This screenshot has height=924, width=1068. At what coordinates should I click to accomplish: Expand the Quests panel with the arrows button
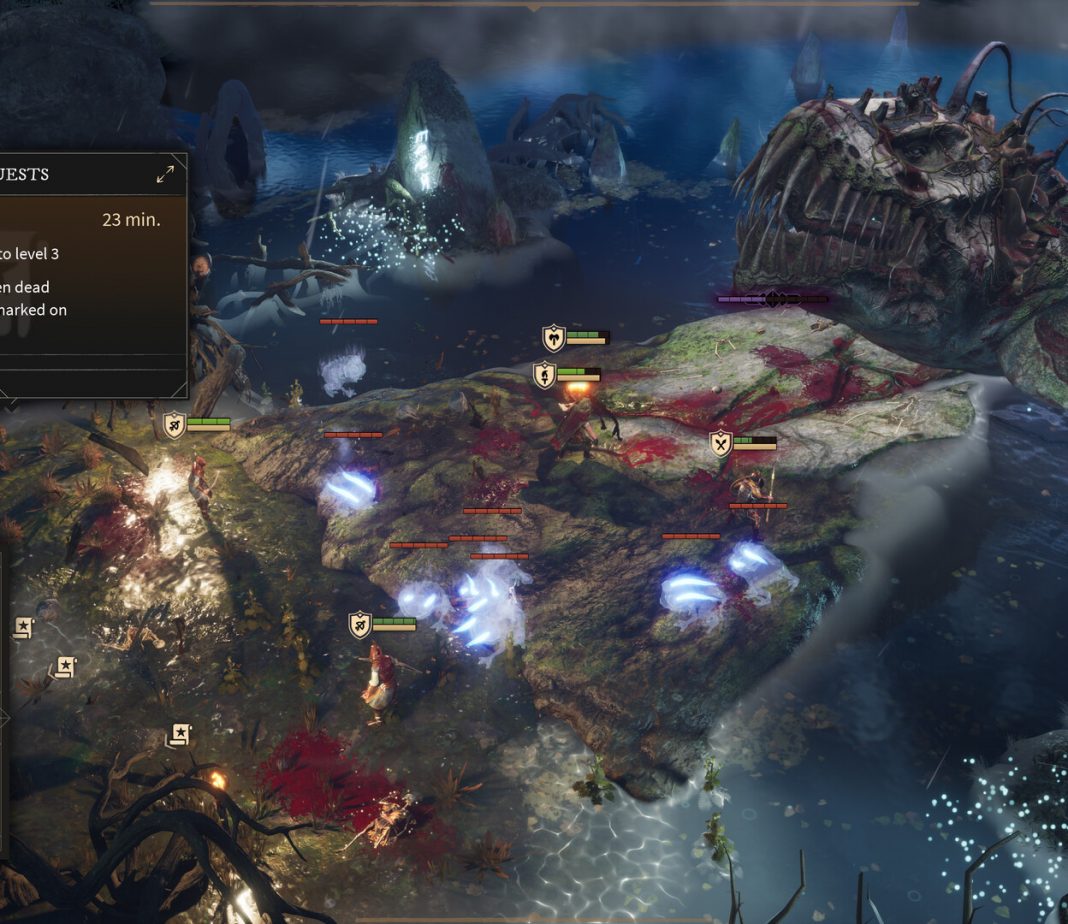[x=166, y=175]
